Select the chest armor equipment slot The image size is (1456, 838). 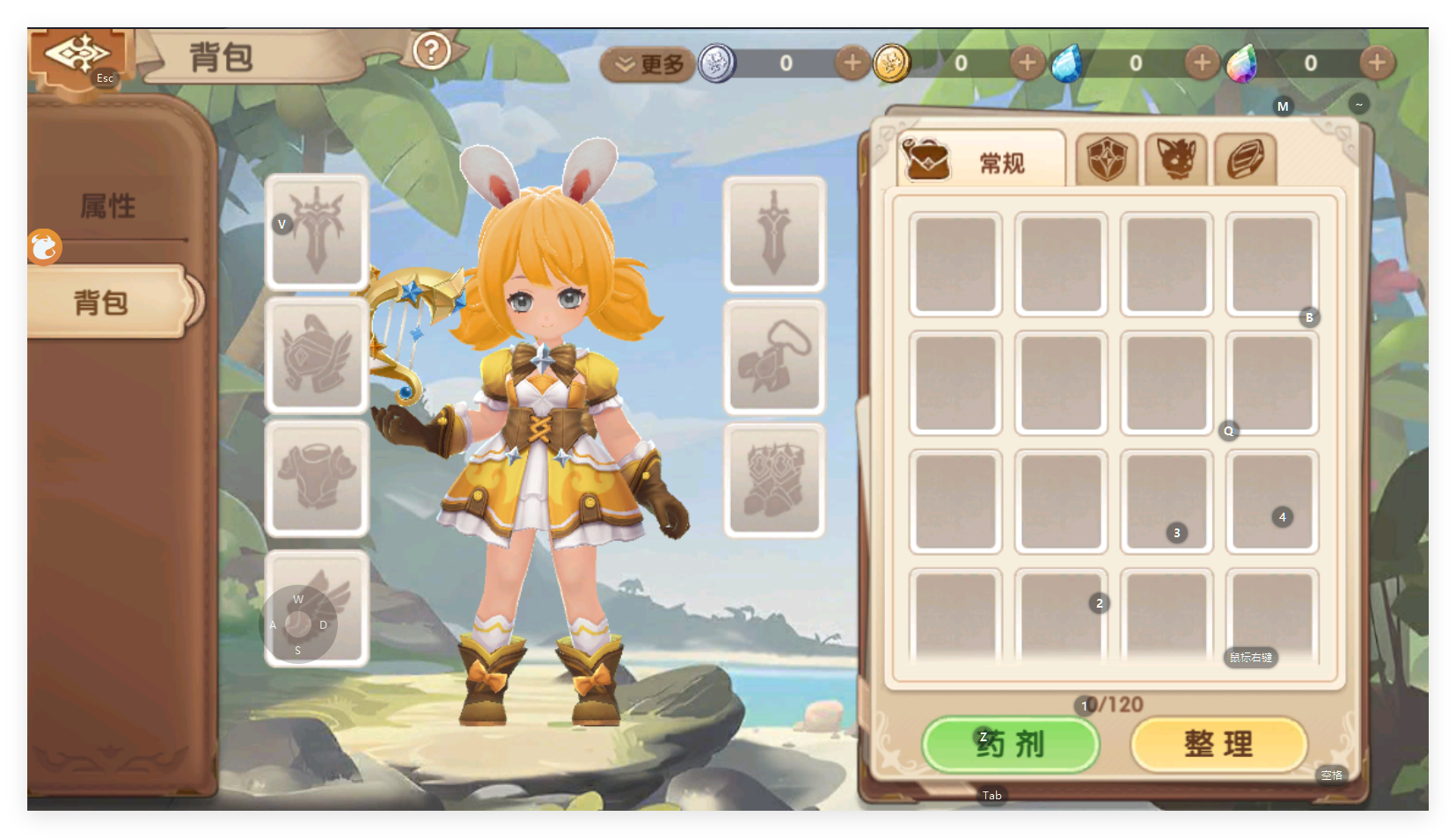(317, 478)
